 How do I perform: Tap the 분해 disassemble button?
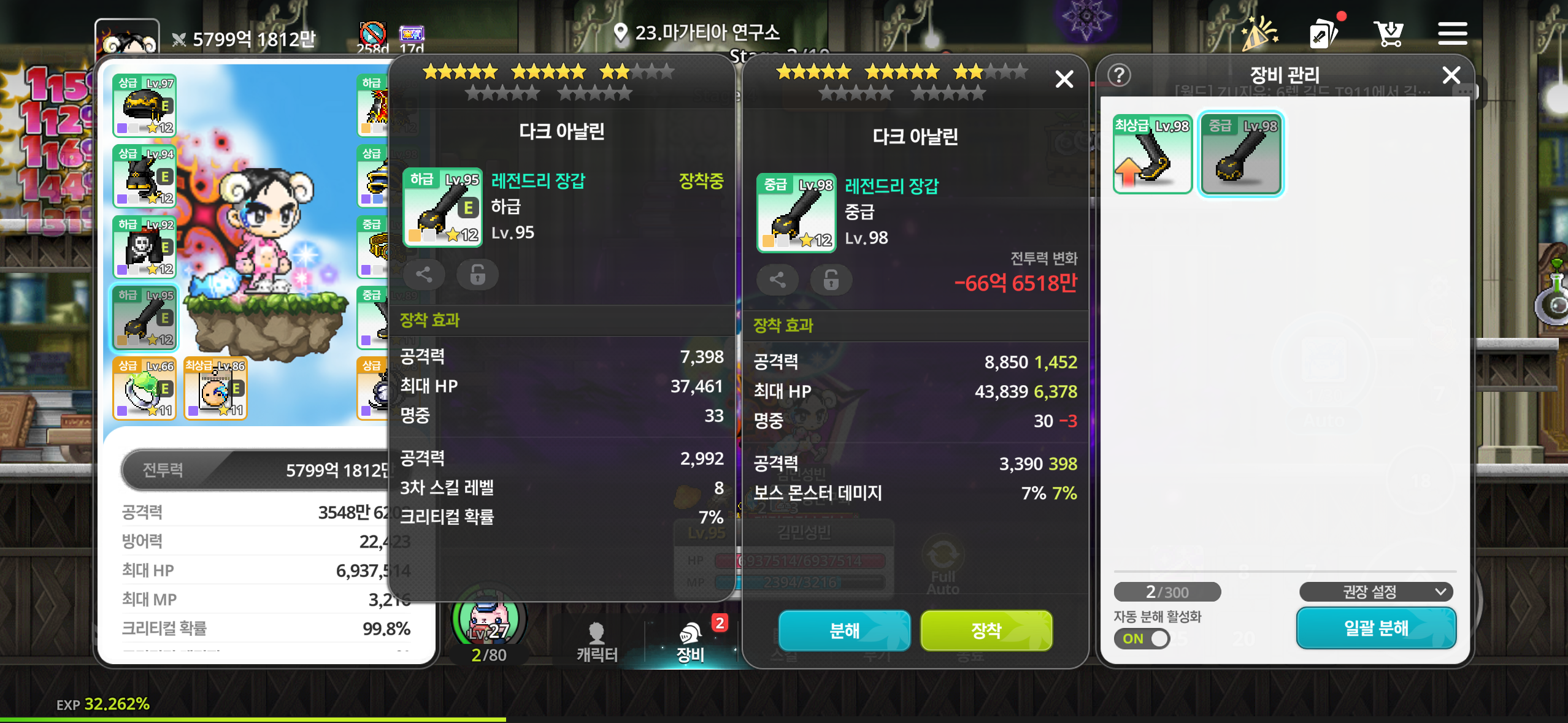[x=844, y=630]
